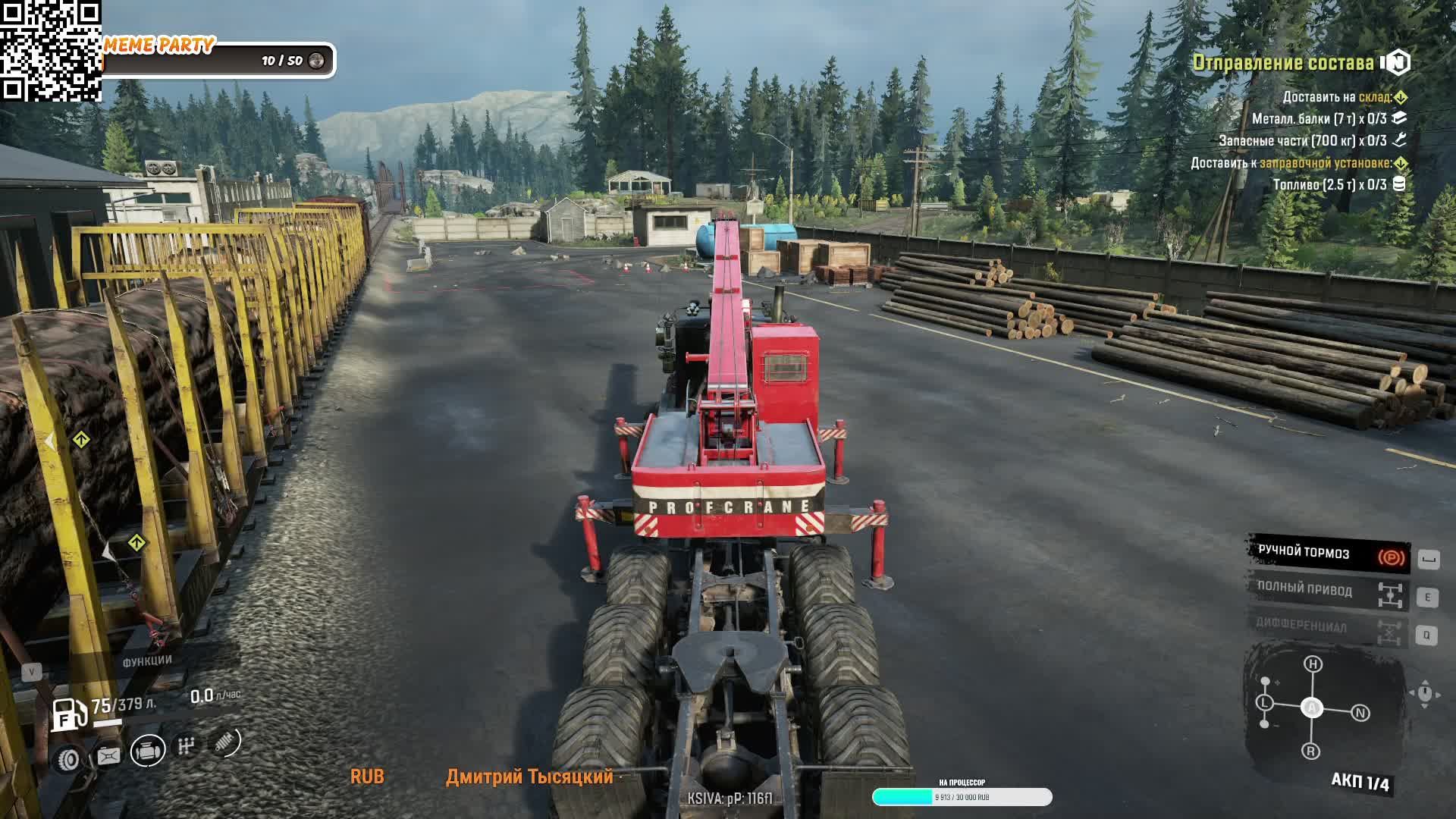Click the fuel tank damage icon
The width and height of the screenshot is (1456, 819).
coord(108,755)
